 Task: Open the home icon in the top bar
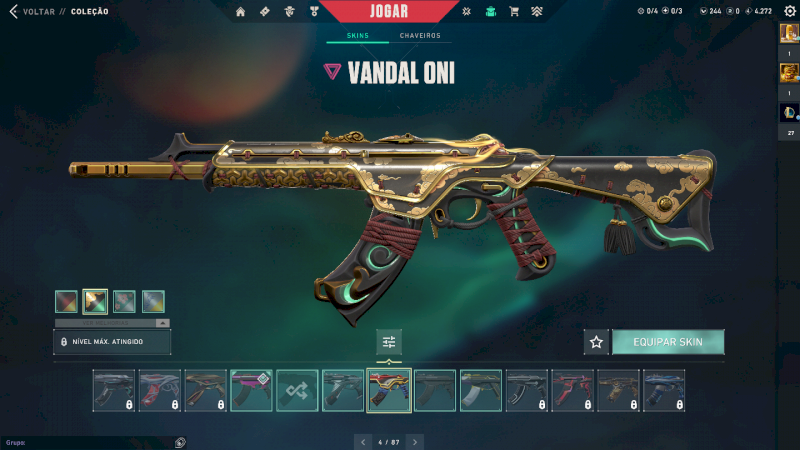(240, 12)
